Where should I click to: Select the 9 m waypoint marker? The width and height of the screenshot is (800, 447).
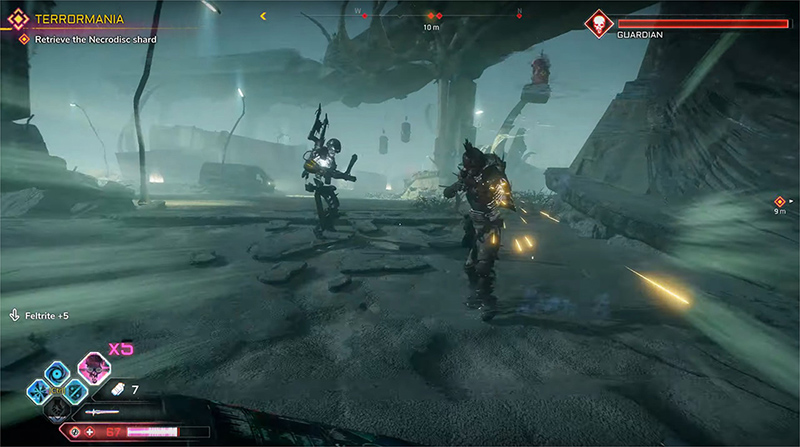pos(780,202)
